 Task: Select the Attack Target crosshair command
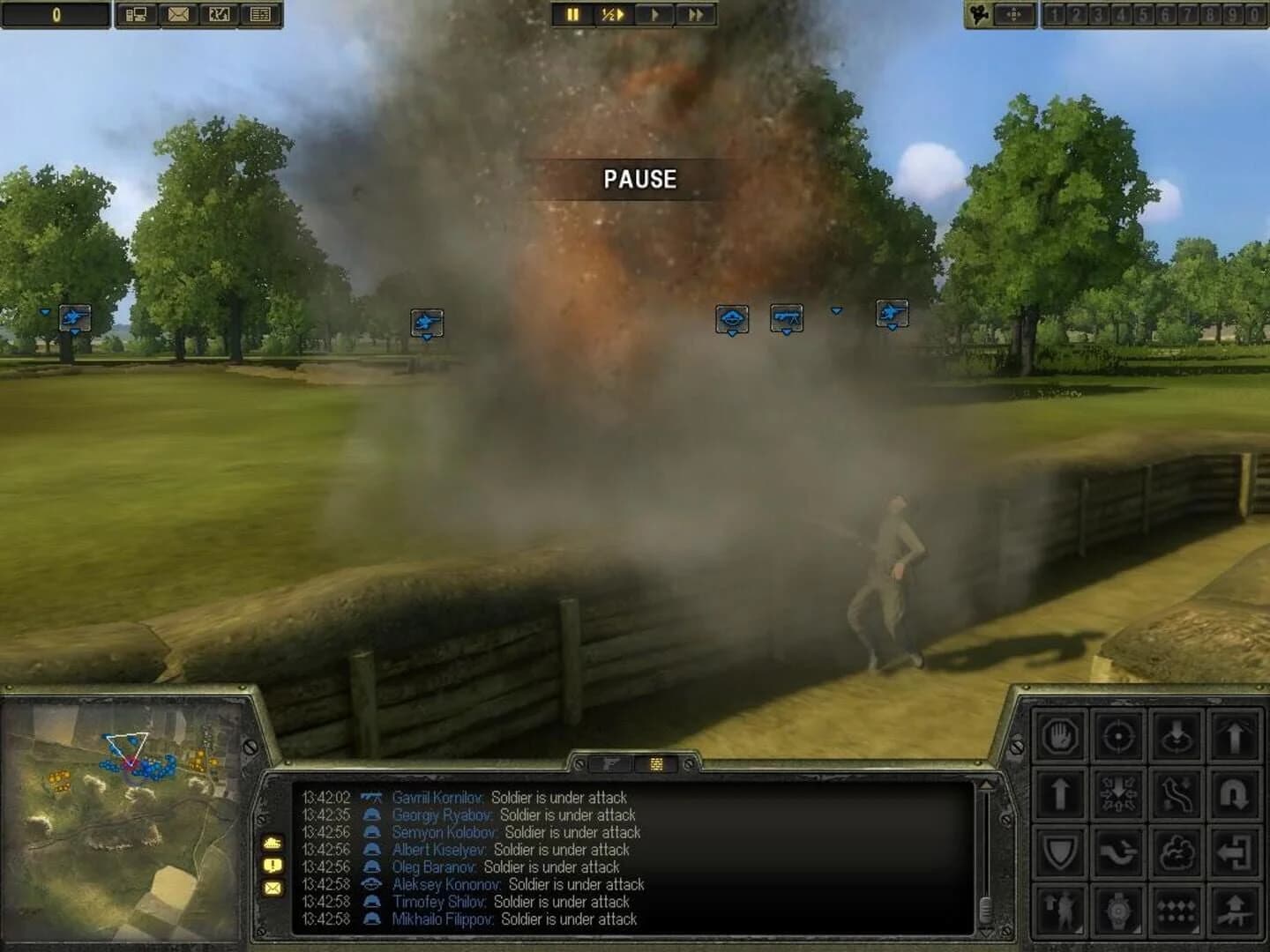1118,736
